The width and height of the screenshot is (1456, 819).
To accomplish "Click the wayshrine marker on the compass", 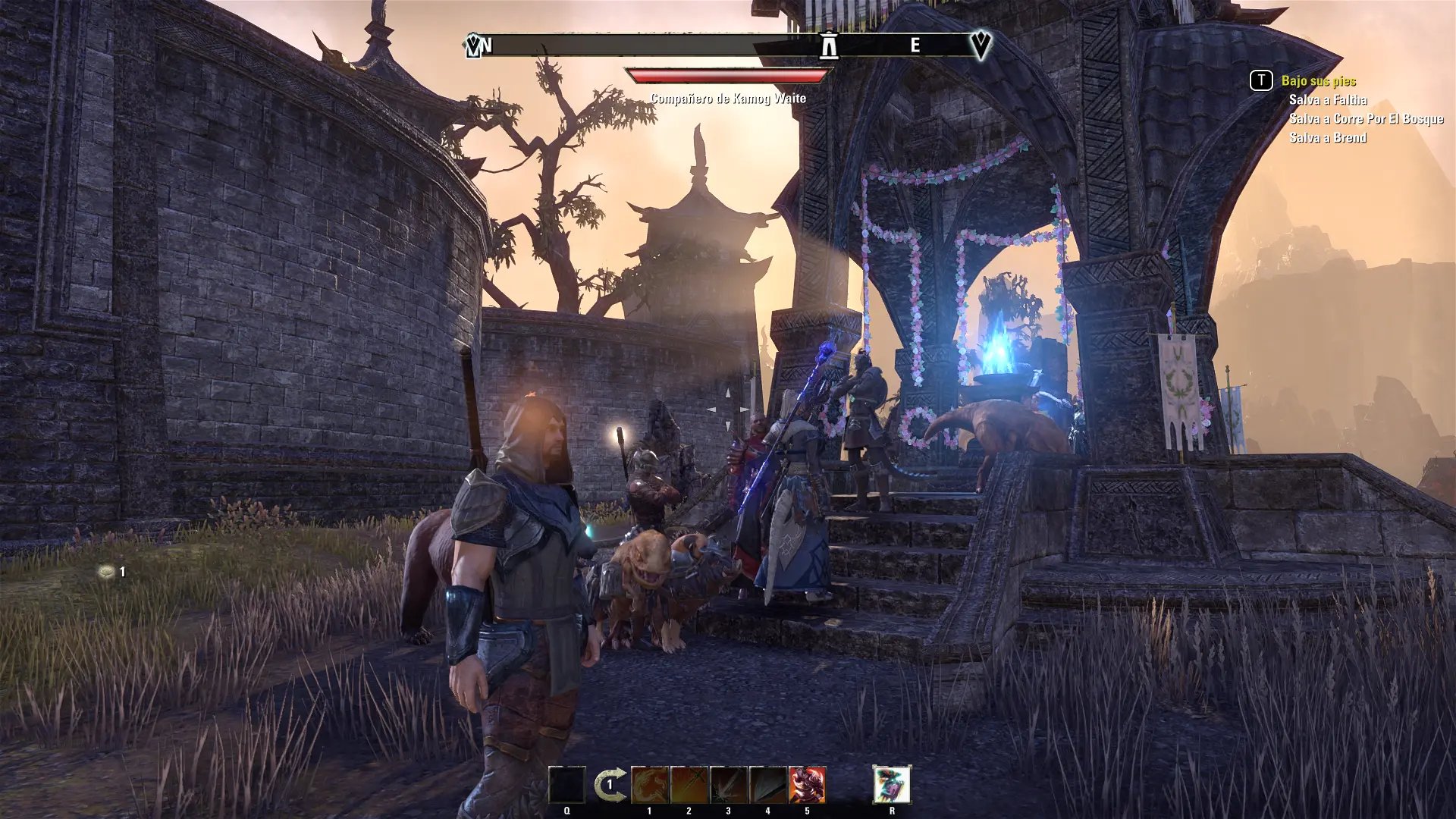I will coord(829,45).
